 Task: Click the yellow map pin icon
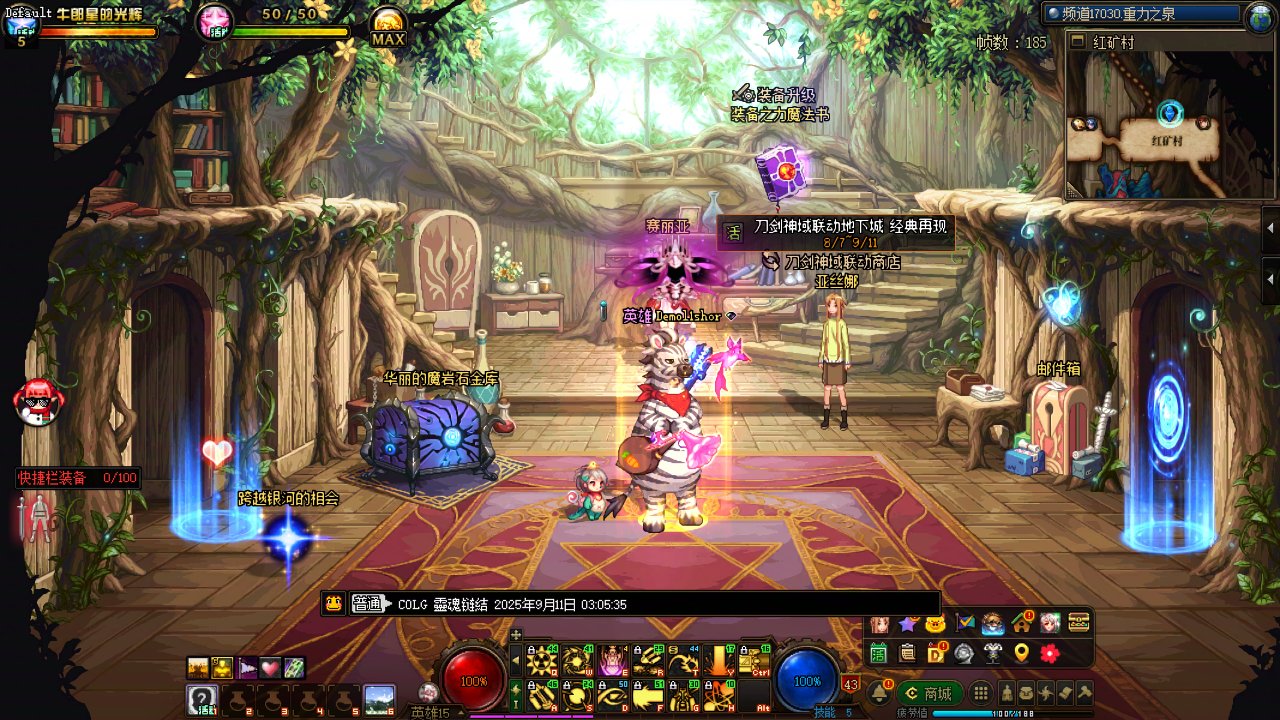point(1021,653)
